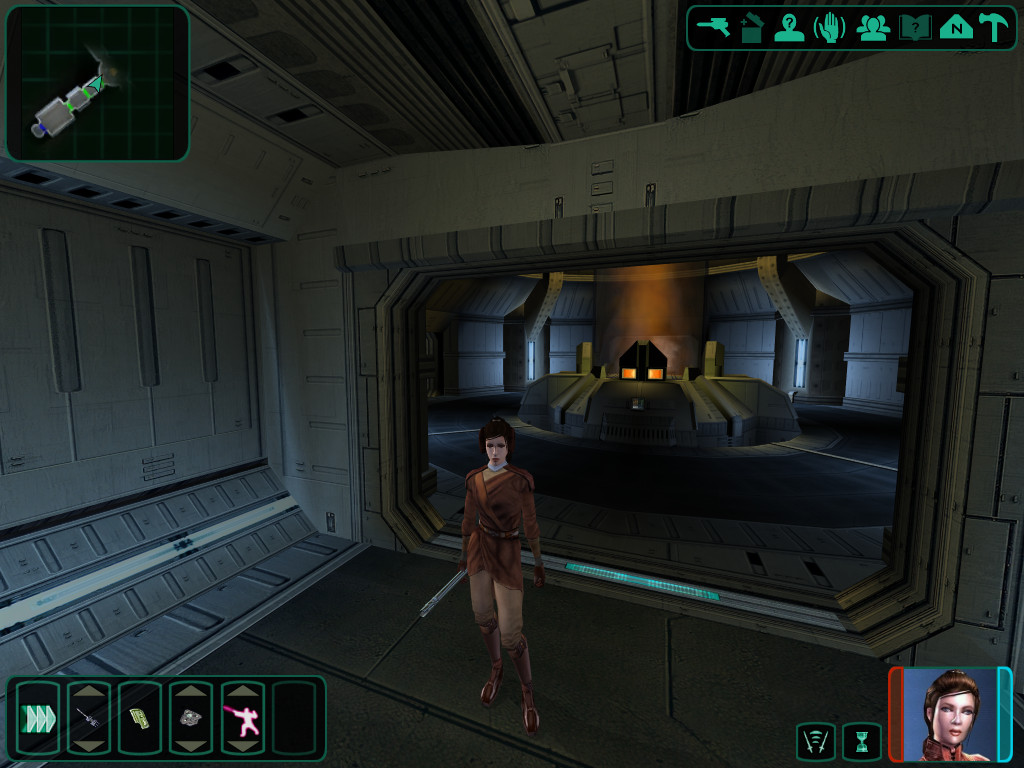Open the Force powers and abilities hand icon
Screen dimensions: 1024x768
[x=831, y=27]
